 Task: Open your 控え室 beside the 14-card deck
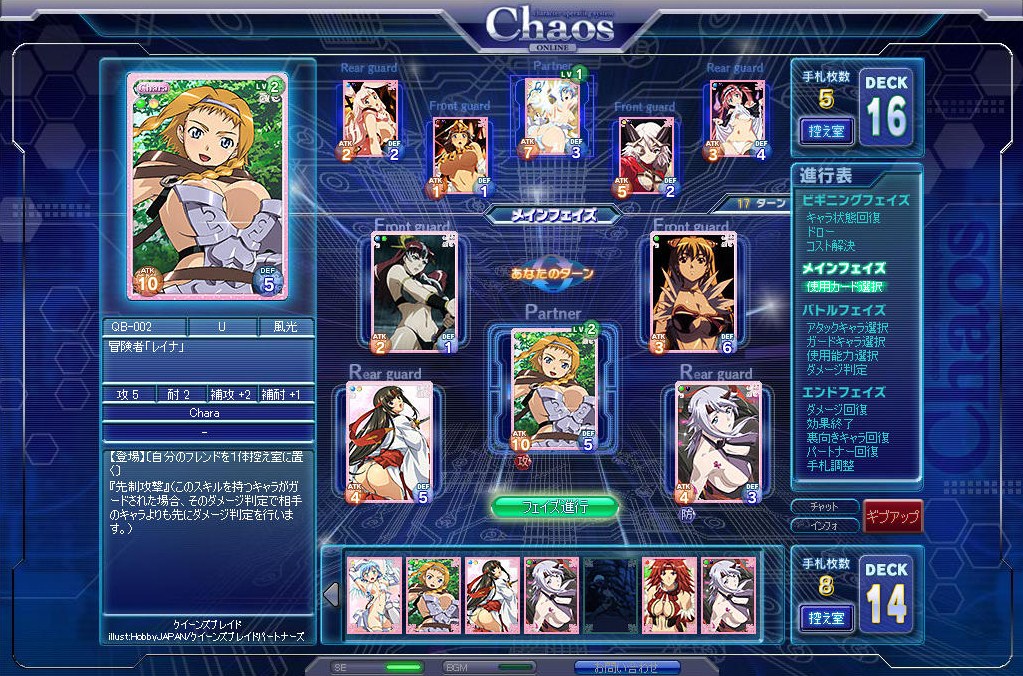coord(826,617)
